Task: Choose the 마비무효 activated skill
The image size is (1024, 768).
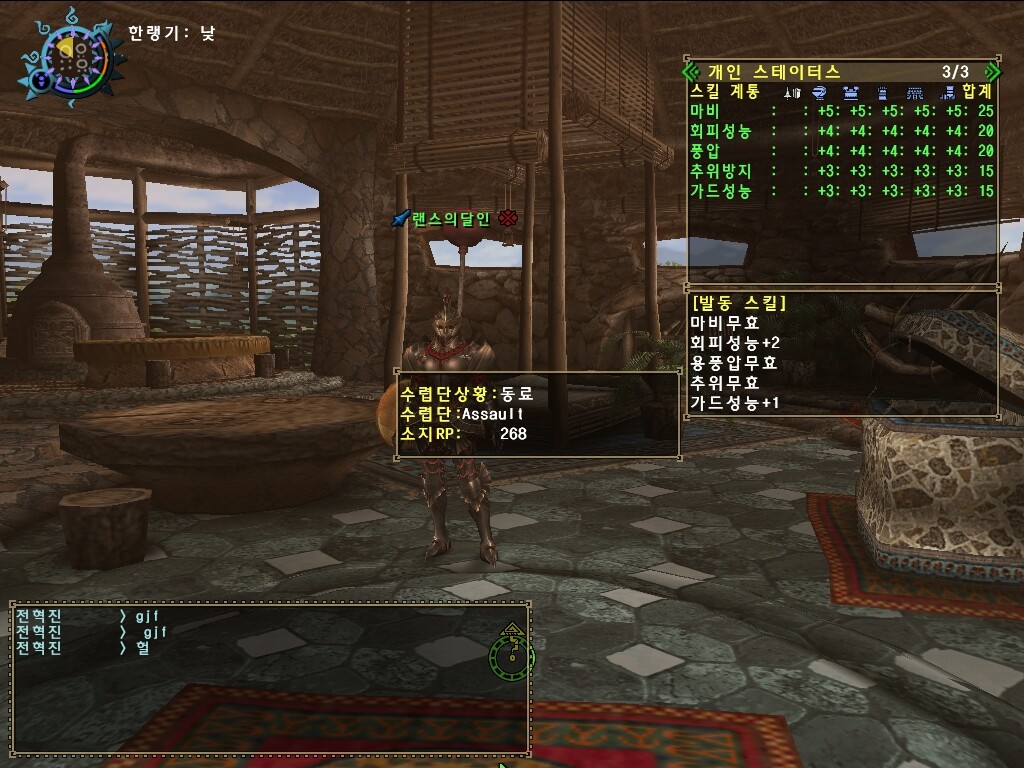Action: [x=725, y=323]
